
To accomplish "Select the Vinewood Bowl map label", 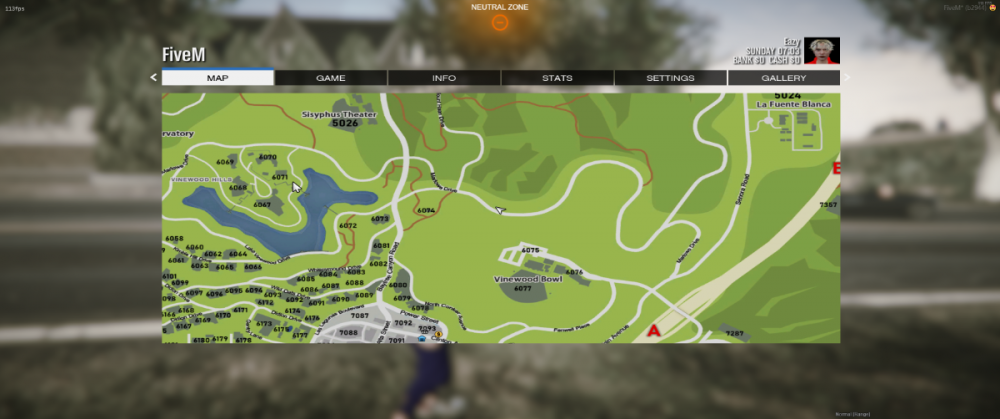I will 526,279.
